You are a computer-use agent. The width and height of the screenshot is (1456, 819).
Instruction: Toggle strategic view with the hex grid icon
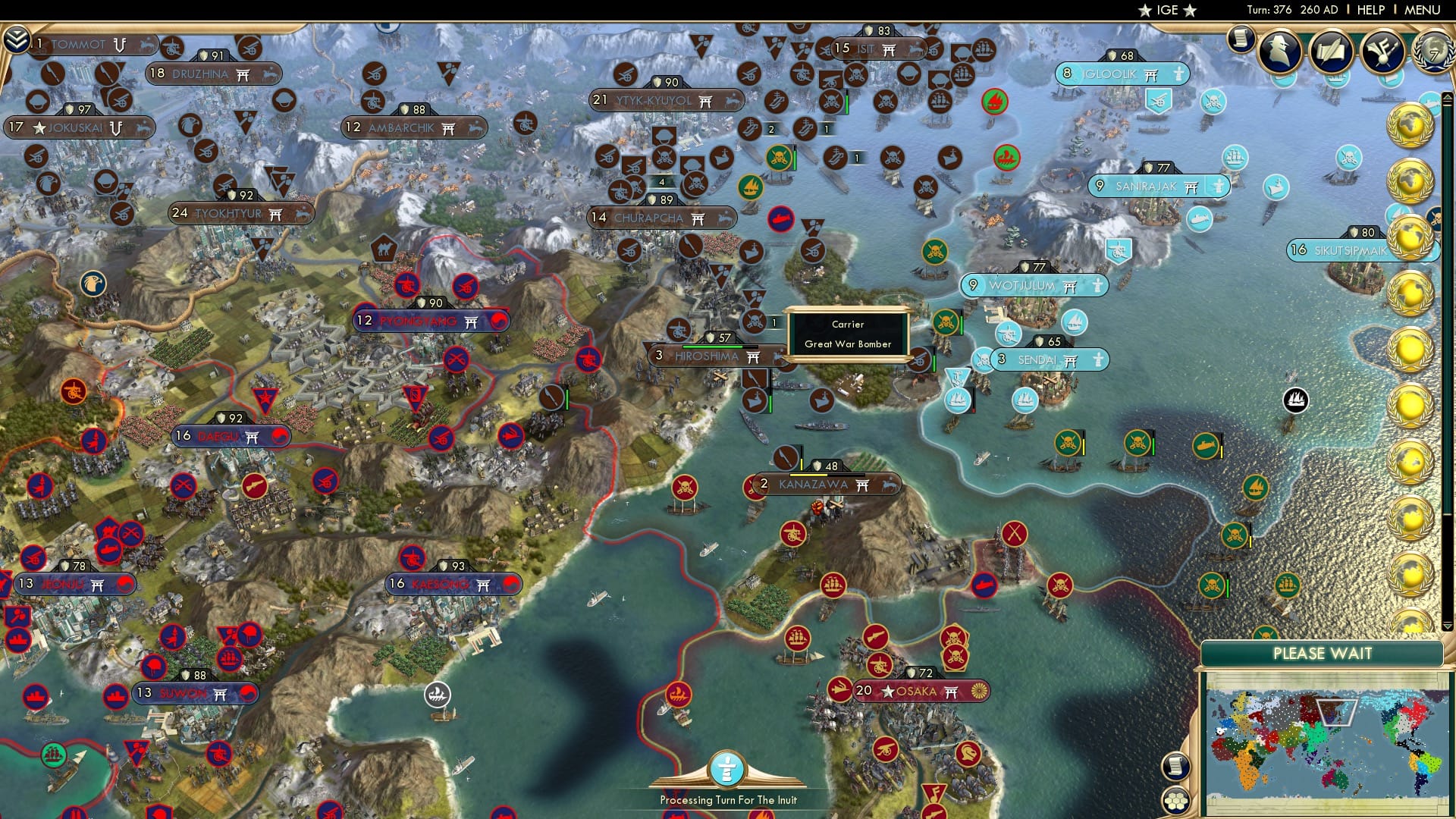(1177, 800)
